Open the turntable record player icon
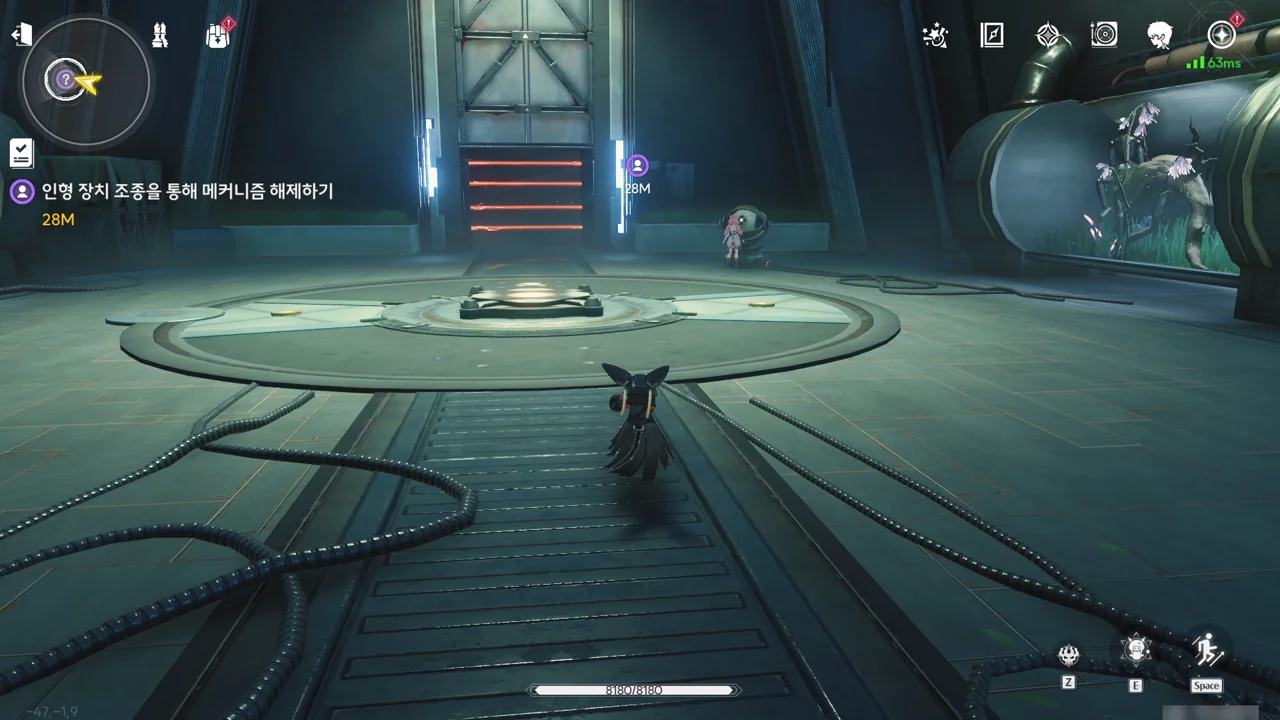 pos(1104,35)
